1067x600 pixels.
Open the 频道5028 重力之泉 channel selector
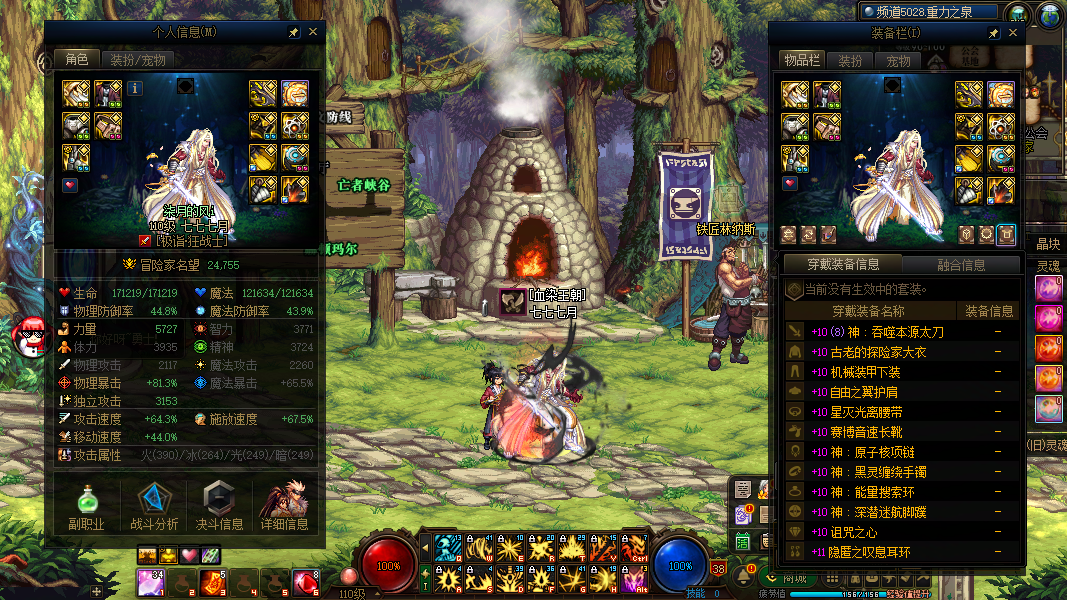tap(928, 12)
